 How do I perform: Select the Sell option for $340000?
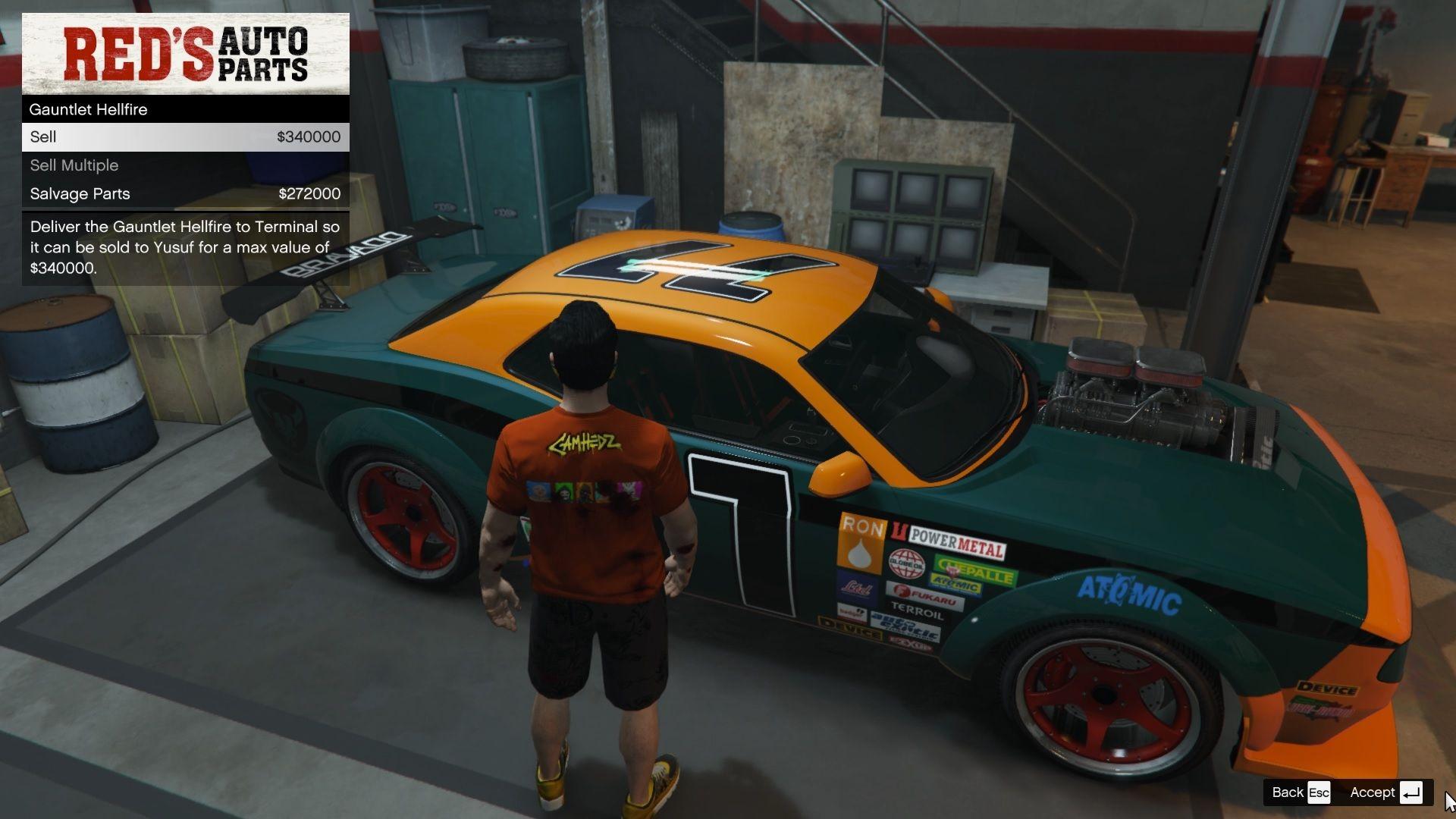tap(185, 137)
